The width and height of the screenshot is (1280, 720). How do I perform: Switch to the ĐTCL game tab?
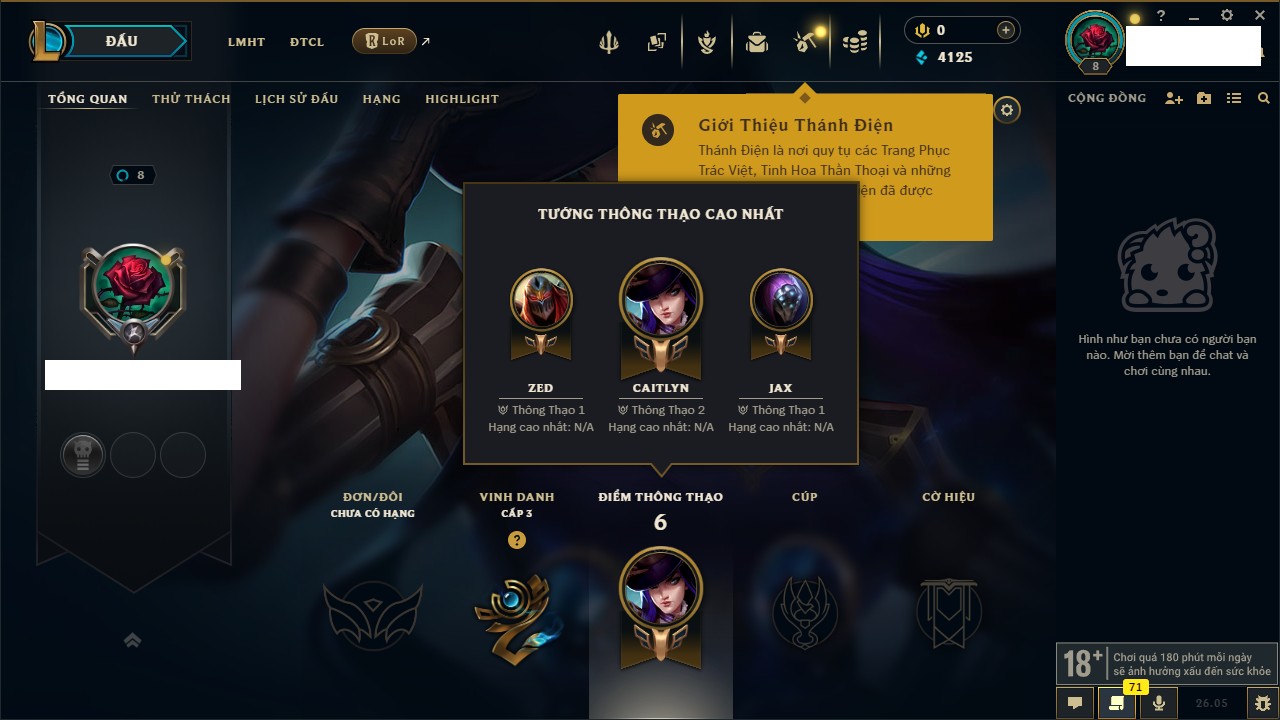(307, 42)
